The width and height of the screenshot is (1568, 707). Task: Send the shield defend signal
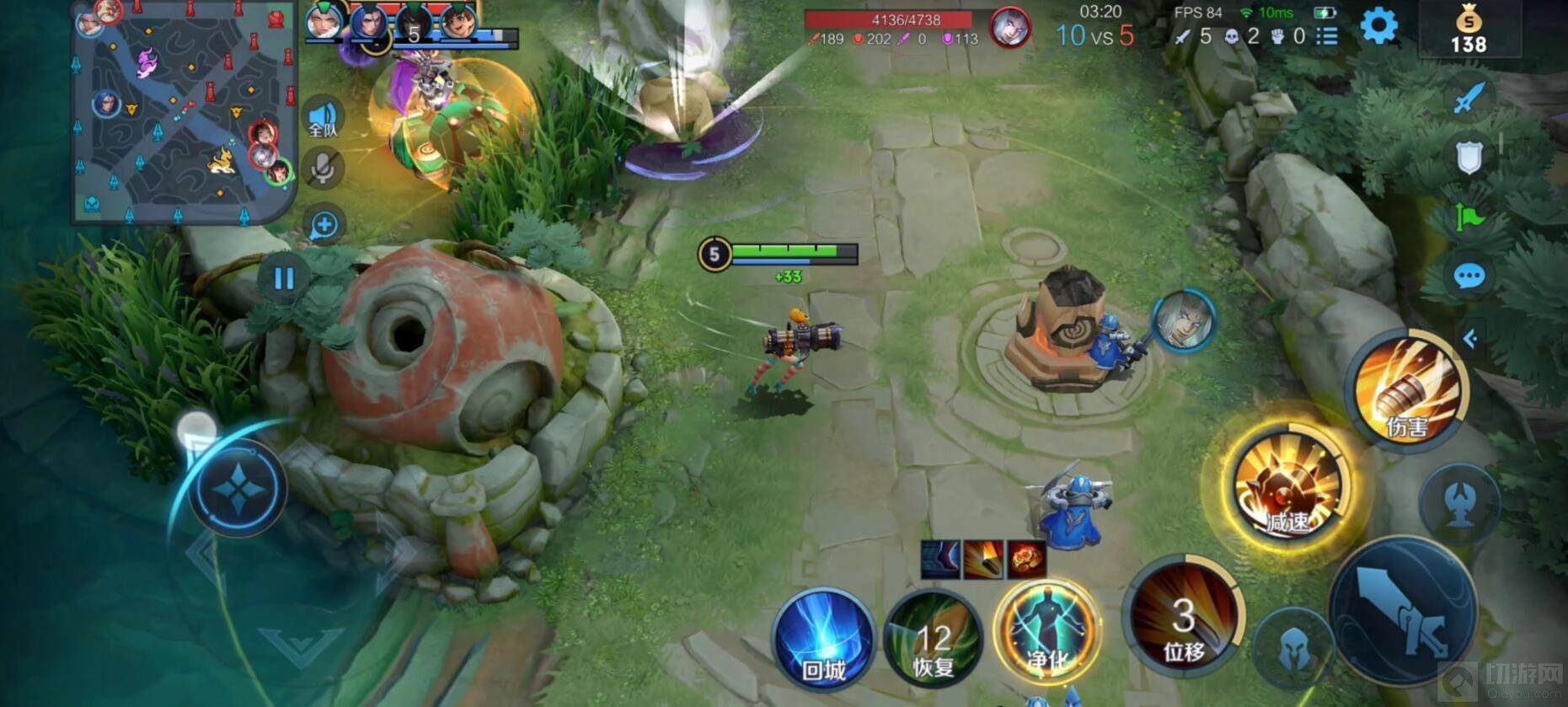pyautogui.click(x=1469, y=158)
